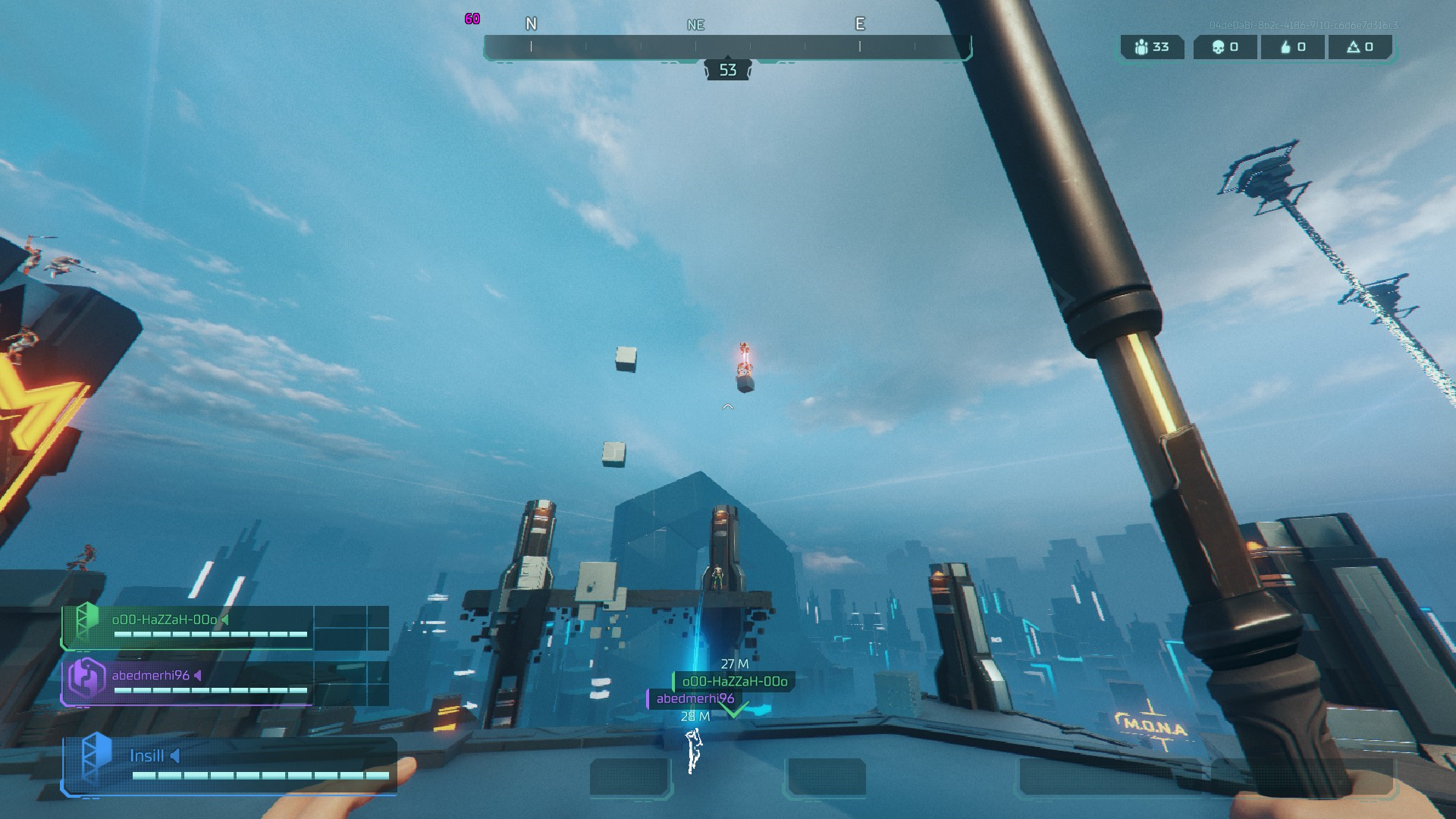Toggle the speaker icon beside o00-HaZZaH-00o
The image size is (1456, 819).
point(224,620)
